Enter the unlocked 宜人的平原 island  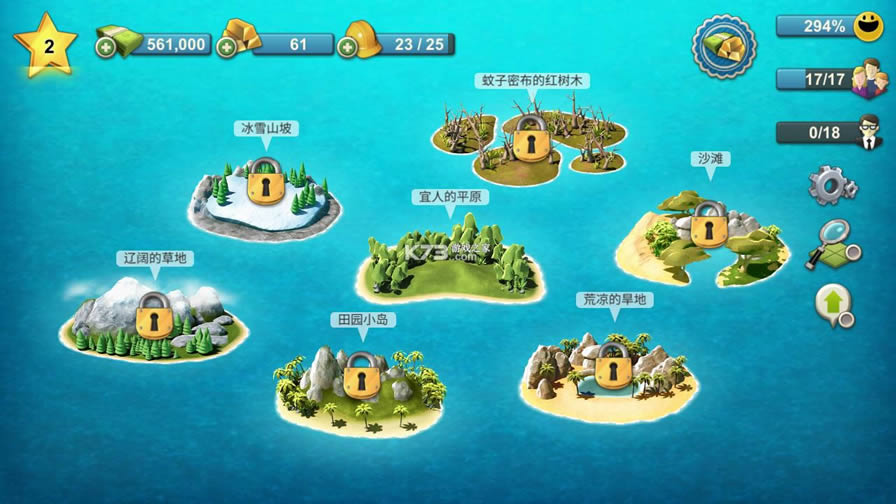450,265
